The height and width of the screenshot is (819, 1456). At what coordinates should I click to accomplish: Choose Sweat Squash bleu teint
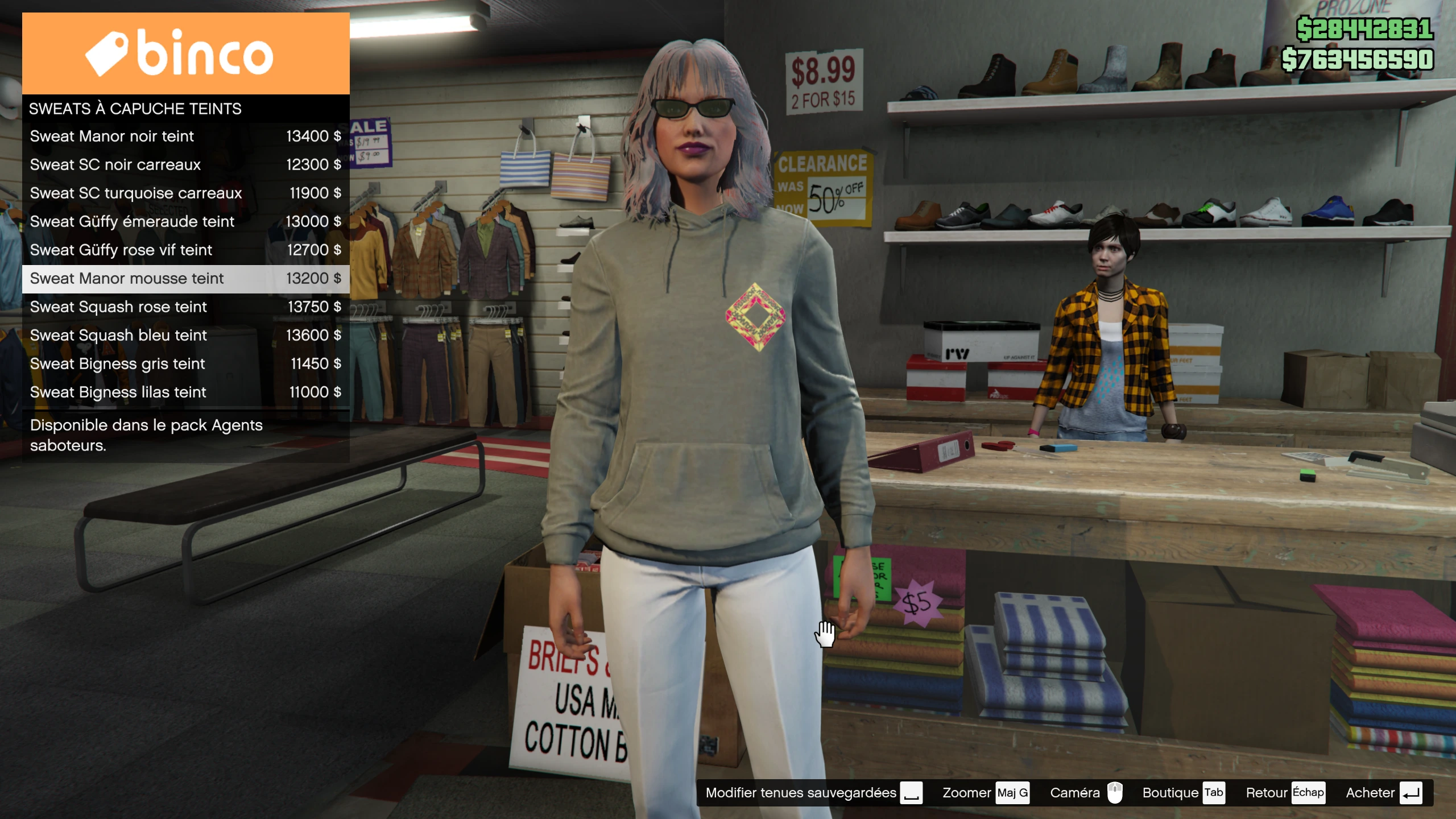click(x=185, y=336)
